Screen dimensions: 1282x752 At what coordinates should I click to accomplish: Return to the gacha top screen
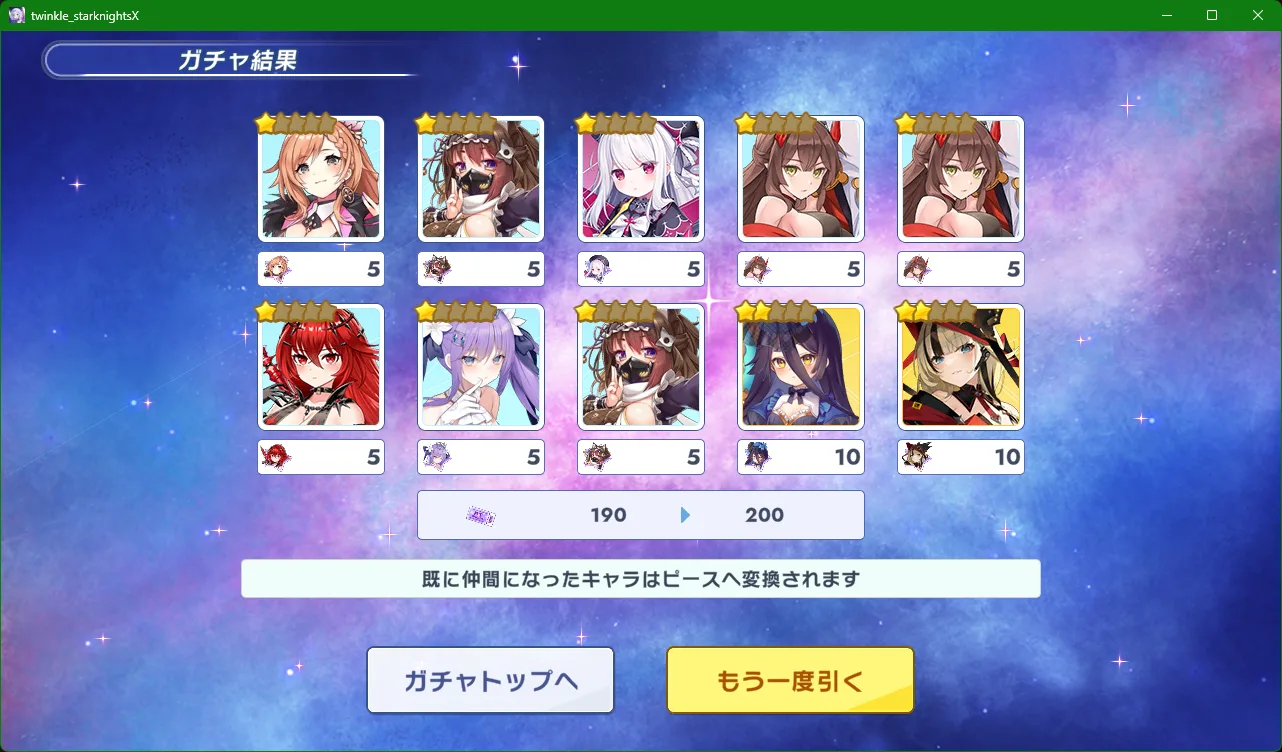(490, 680)
